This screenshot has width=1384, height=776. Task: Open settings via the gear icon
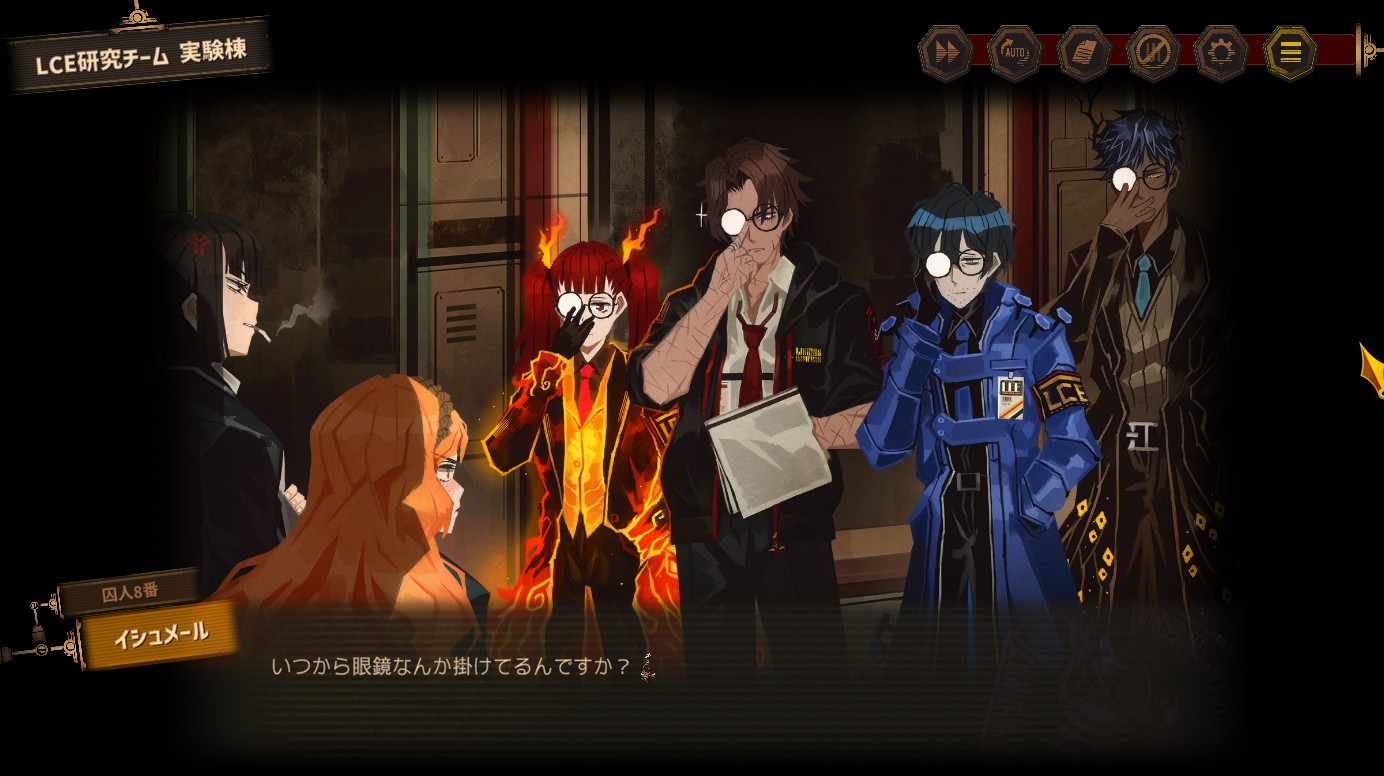1221,53
